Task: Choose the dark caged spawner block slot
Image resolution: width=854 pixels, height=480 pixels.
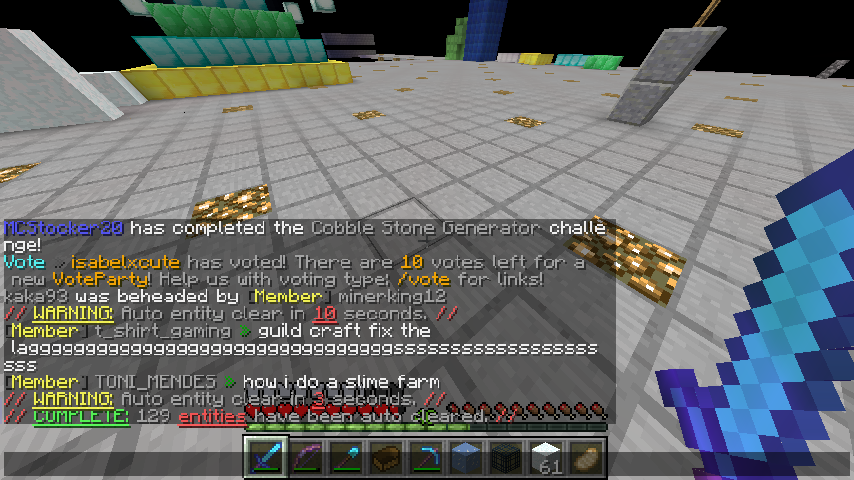Action: (507, 458)
